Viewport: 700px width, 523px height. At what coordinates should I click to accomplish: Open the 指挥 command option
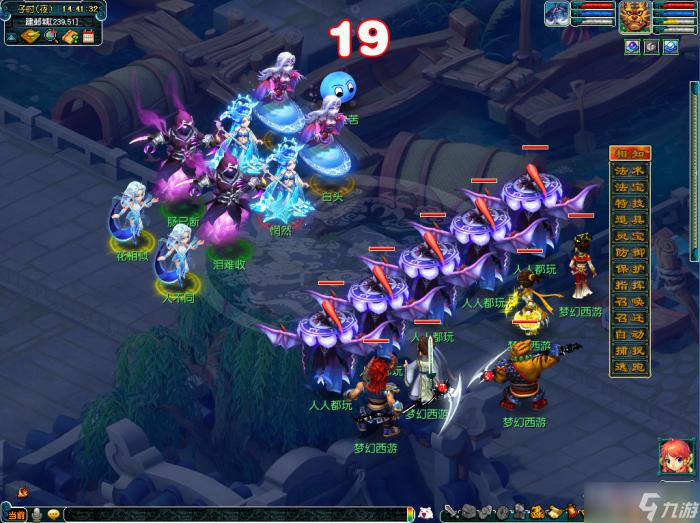pyautogui.click(x=628, y=286)
